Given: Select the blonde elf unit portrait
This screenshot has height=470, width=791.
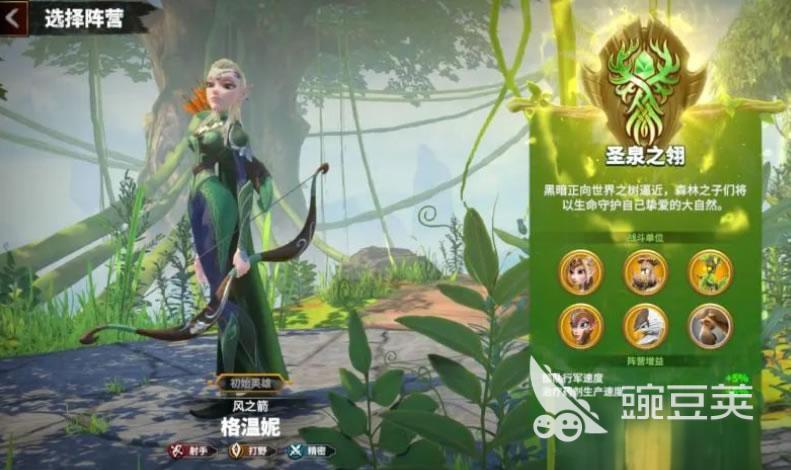Looking at the screenshot, I should (581, 270).
